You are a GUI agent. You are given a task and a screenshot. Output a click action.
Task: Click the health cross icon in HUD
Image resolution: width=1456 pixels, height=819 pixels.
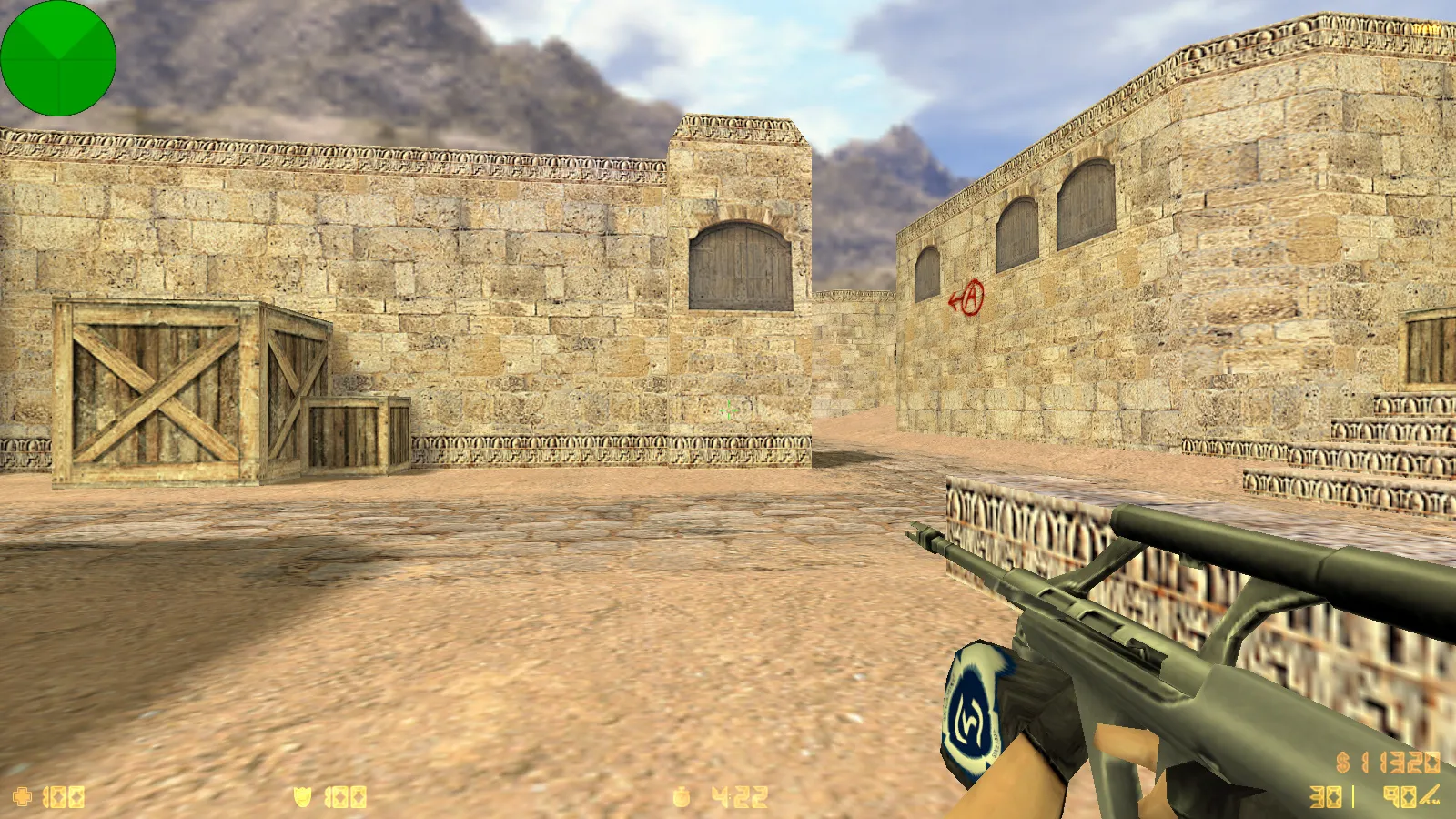pos(23,796)
